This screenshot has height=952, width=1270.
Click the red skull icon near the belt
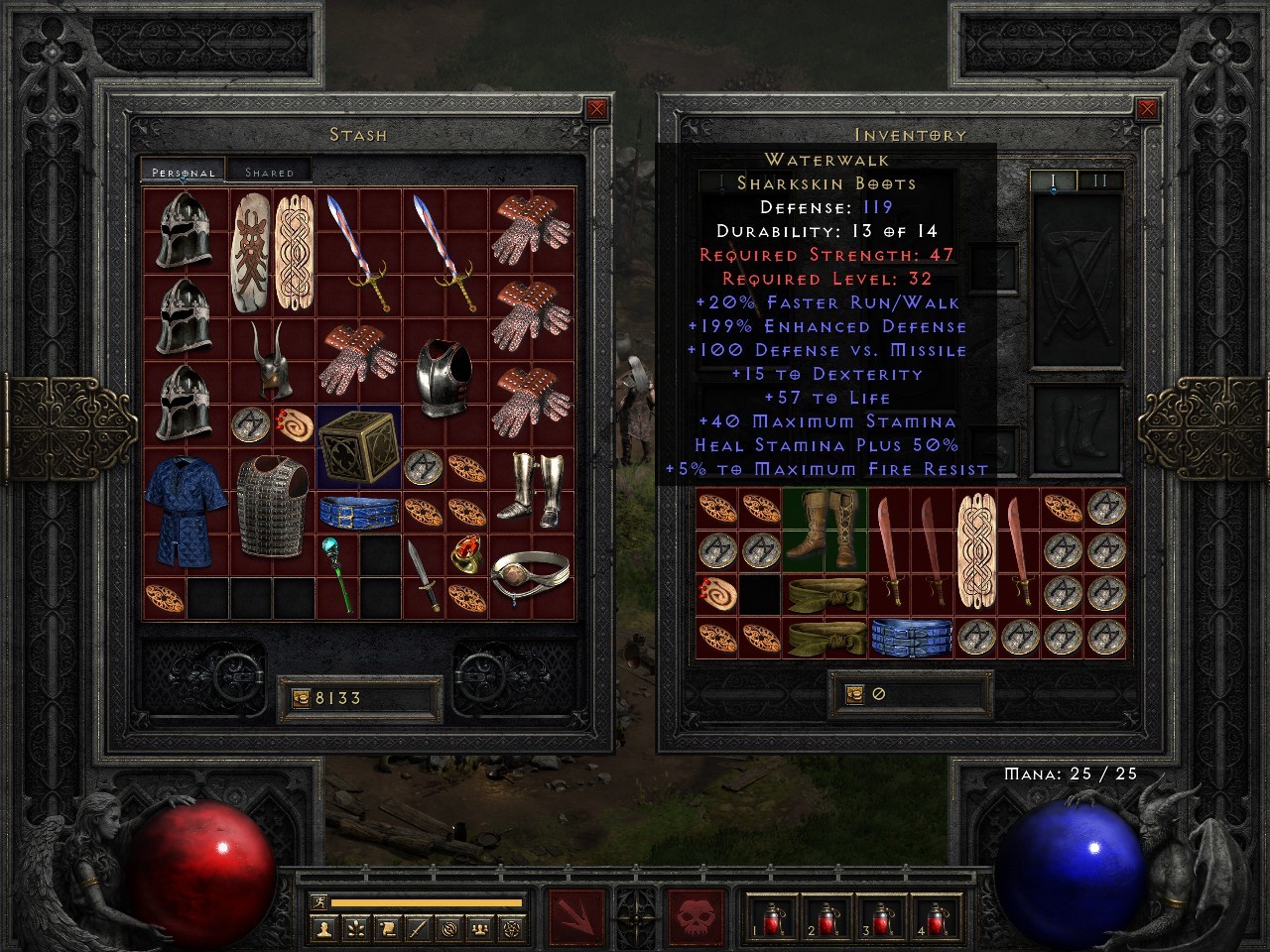click(694, 915)
